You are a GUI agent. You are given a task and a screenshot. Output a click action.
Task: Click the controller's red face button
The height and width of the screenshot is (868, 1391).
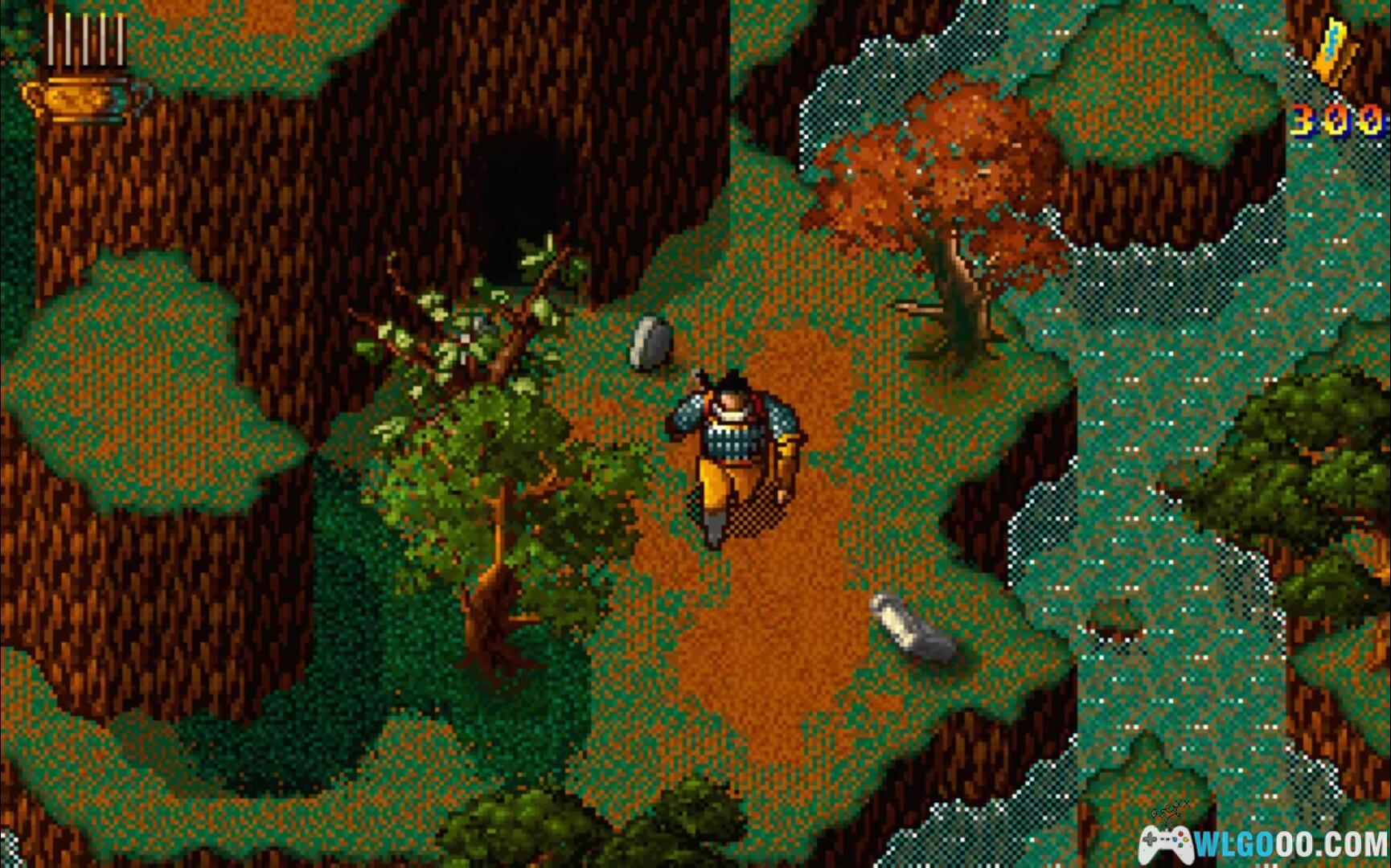coord(1180,834)
